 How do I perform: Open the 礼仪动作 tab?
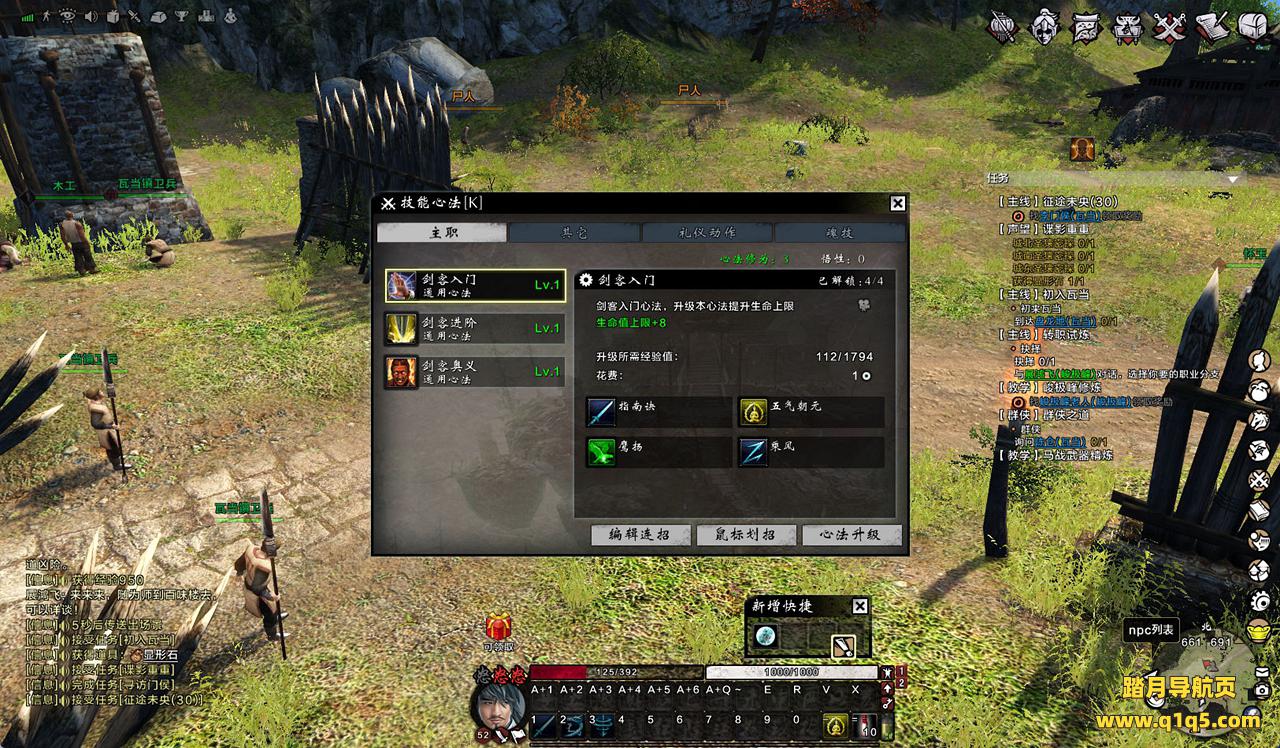pyautogui.click(x=707, y=232)
